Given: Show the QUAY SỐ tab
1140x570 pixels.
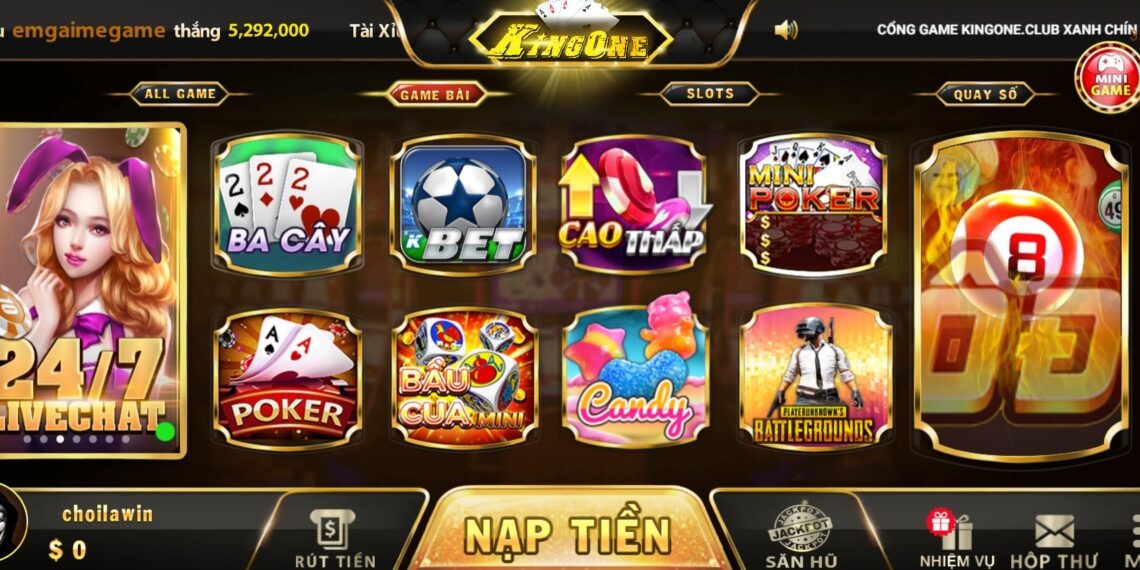Looking at the screenshot, I should tap(985, 94).
